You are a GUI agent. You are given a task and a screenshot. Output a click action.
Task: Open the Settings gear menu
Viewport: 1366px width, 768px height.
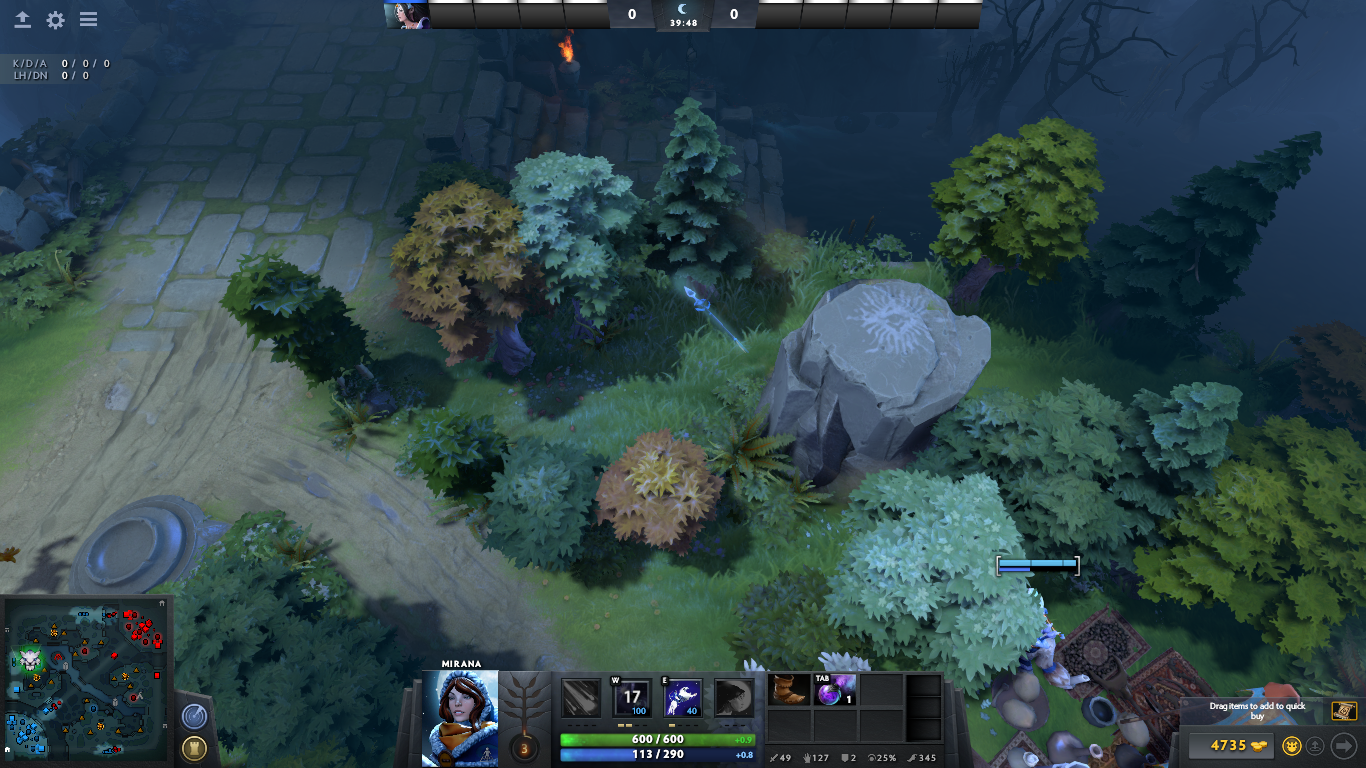point(57,18)
